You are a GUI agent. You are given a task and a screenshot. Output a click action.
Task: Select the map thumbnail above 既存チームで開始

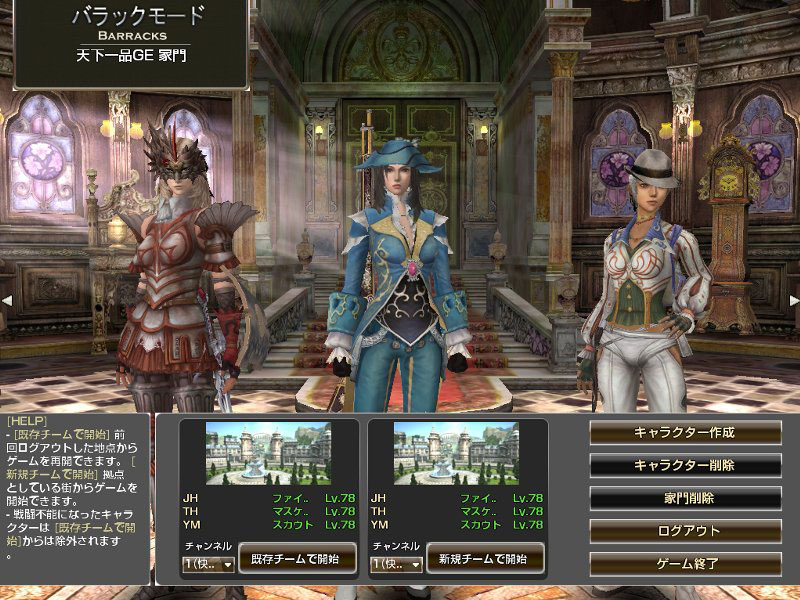pyautogui.click(x=268, y=453)
